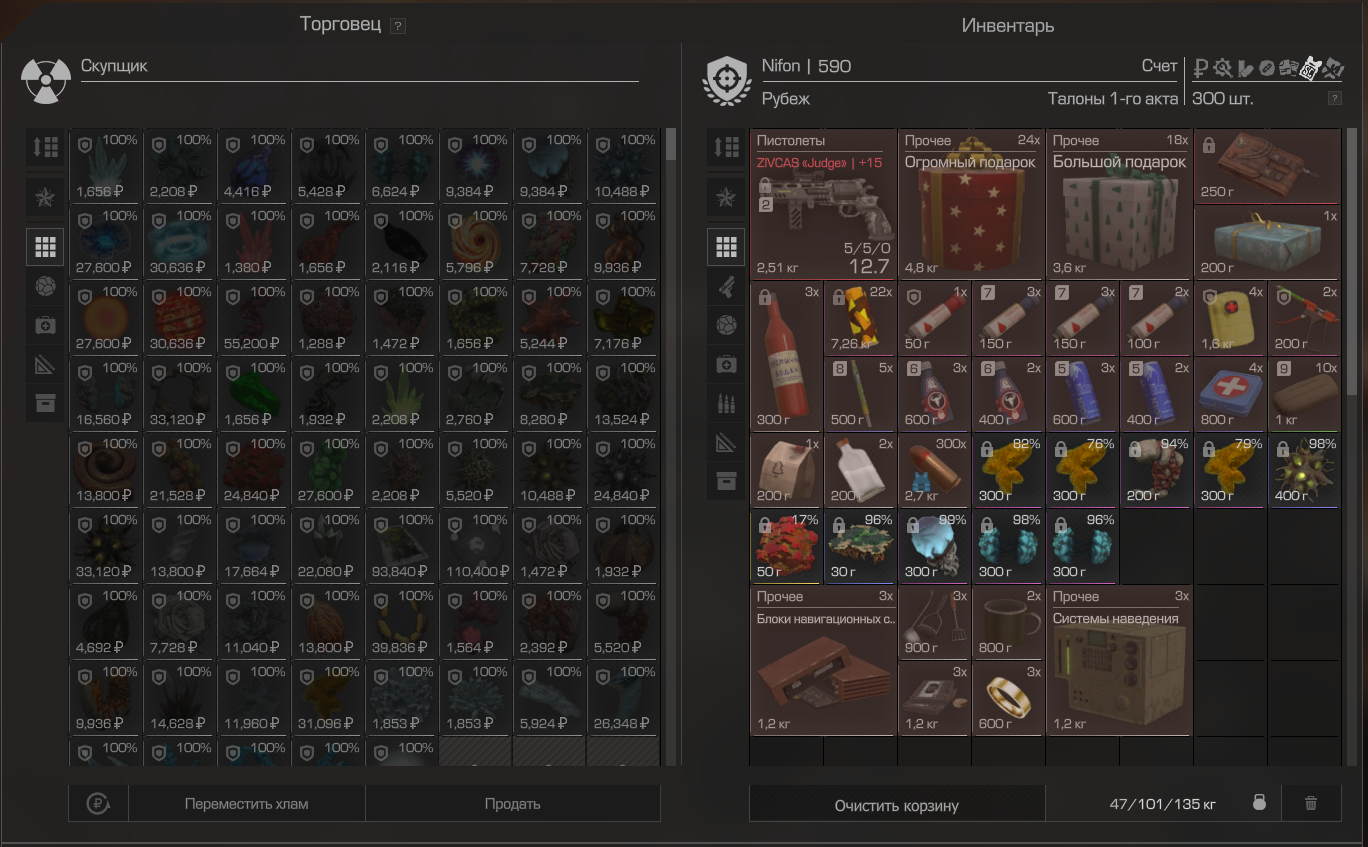Open the Торговец help question mark
The height and width of the screenshot is (847, 1368).
[x=398, y=26]
